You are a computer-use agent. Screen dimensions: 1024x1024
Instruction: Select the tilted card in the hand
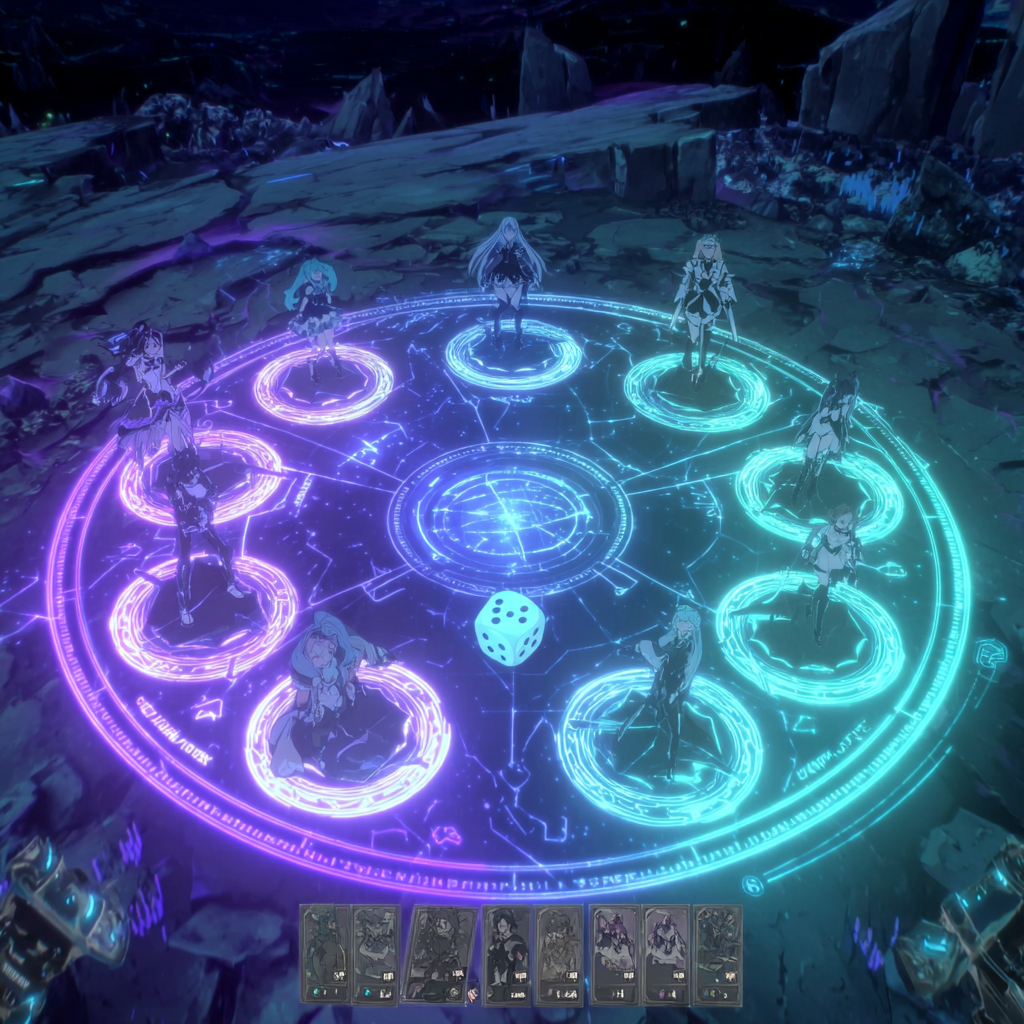(x=438, y=953)
